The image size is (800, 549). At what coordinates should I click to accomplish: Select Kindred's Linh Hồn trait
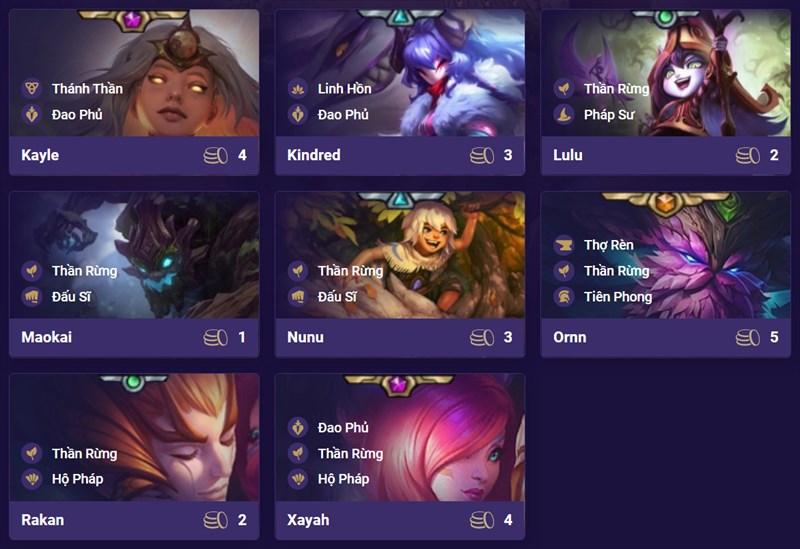click(x=344, y=88)
